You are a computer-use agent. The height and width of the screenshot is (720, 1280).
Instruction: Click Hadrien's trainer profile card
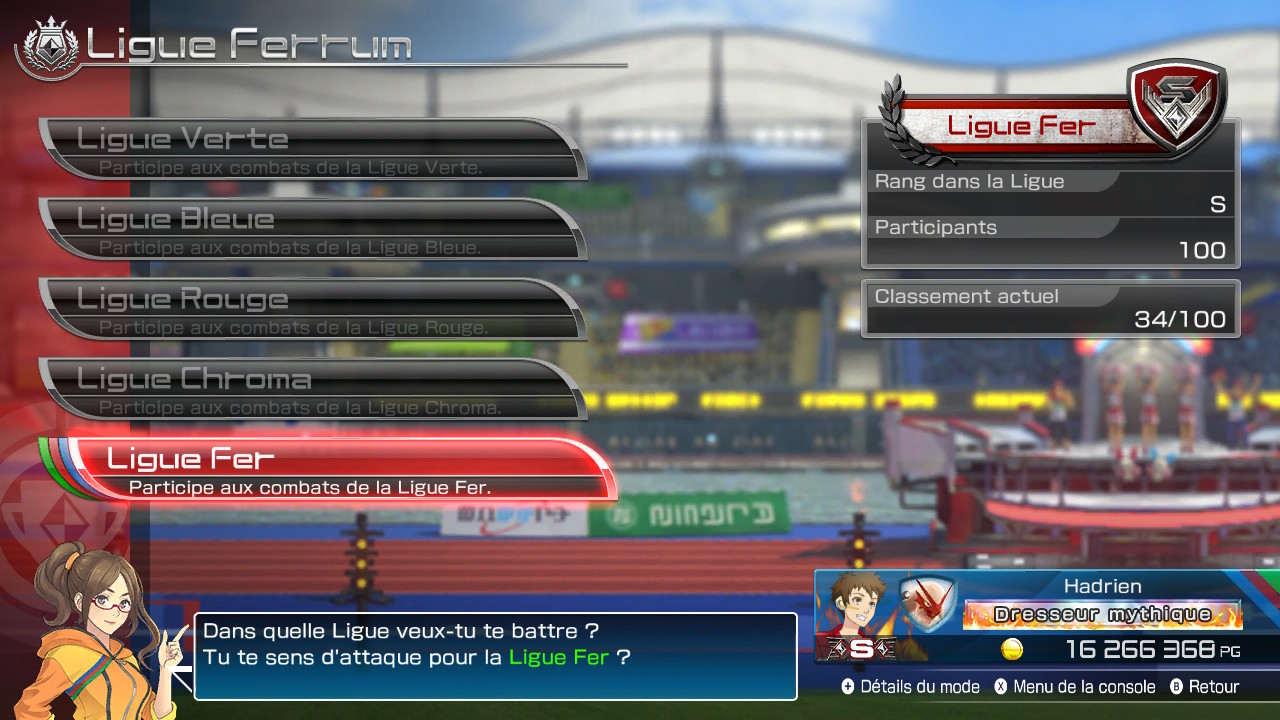[x=1046, y=617]
